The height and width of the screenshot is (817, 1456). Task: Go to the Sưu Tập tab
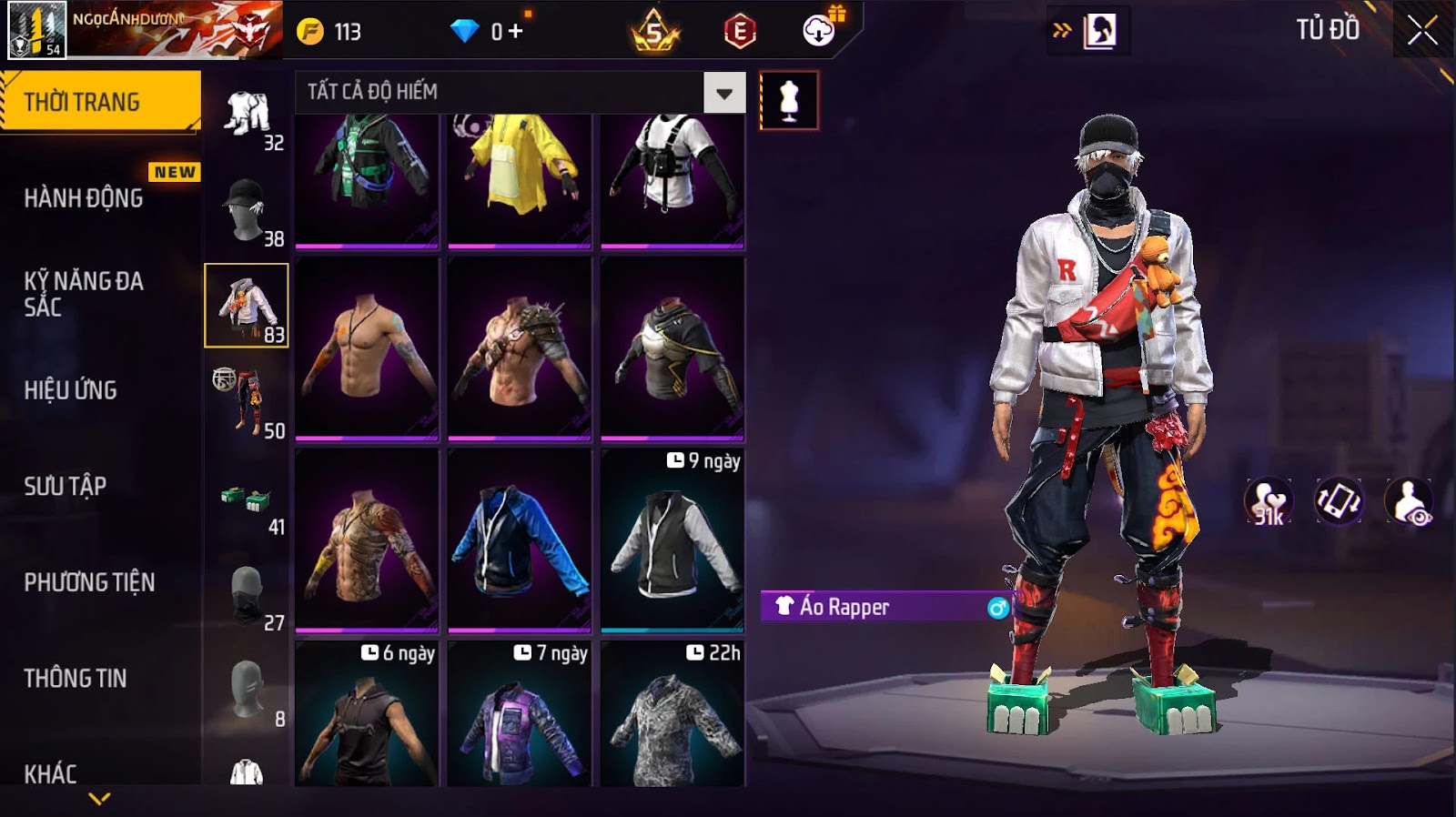pyautogui.click(x=66, y=486)
